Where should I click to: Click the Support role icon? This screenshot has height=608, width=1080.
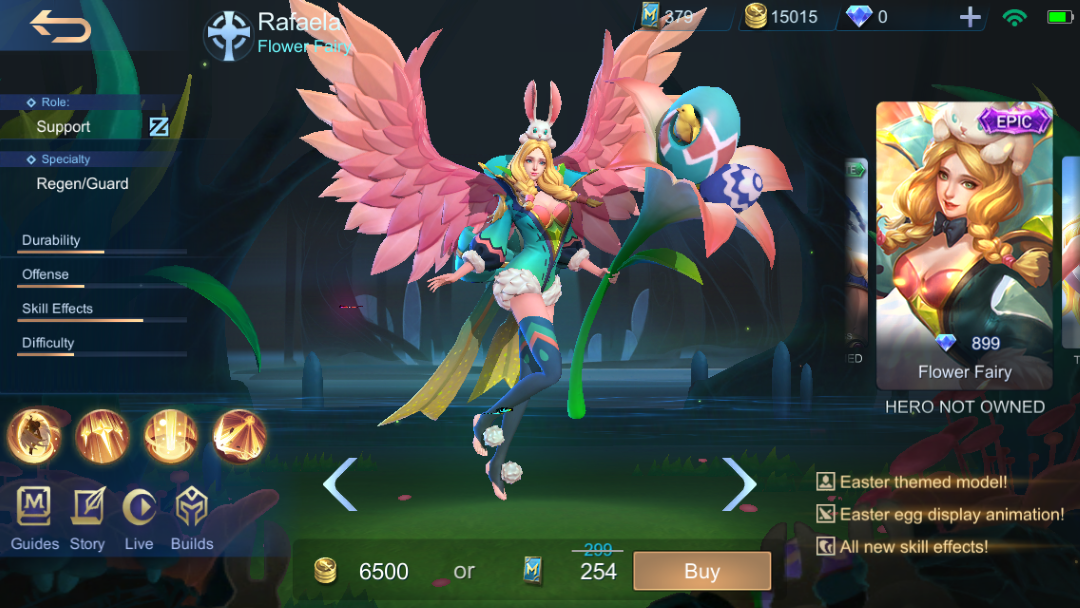pos(159,127)
